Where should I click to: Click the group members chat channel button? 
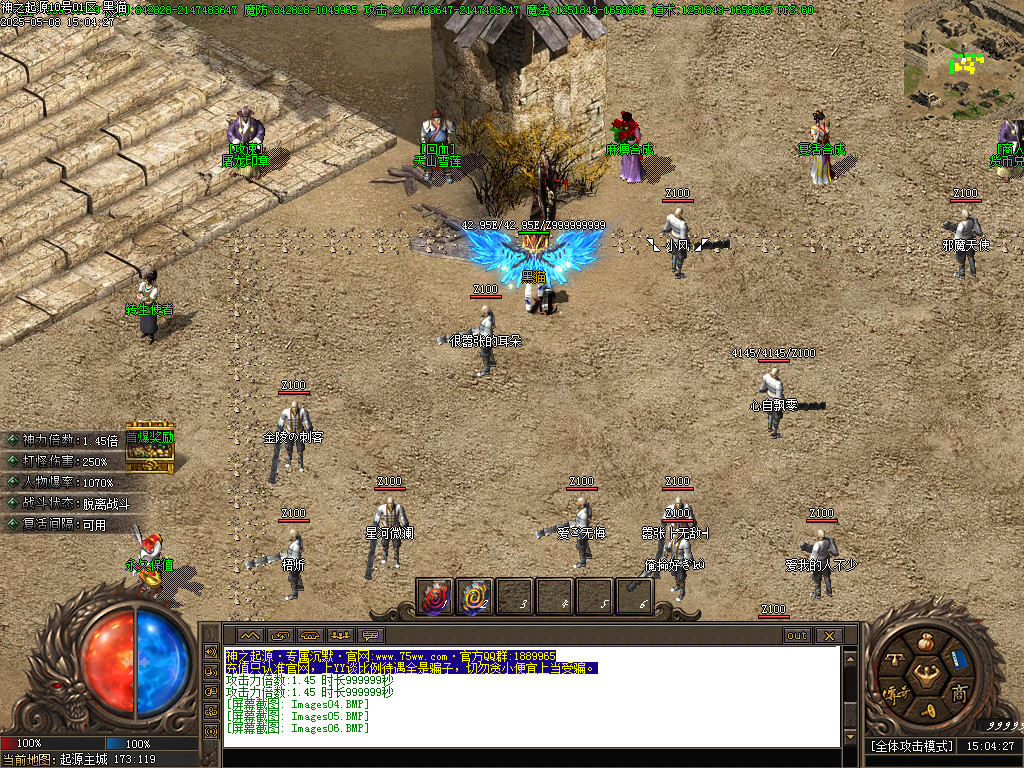point(341,635)
